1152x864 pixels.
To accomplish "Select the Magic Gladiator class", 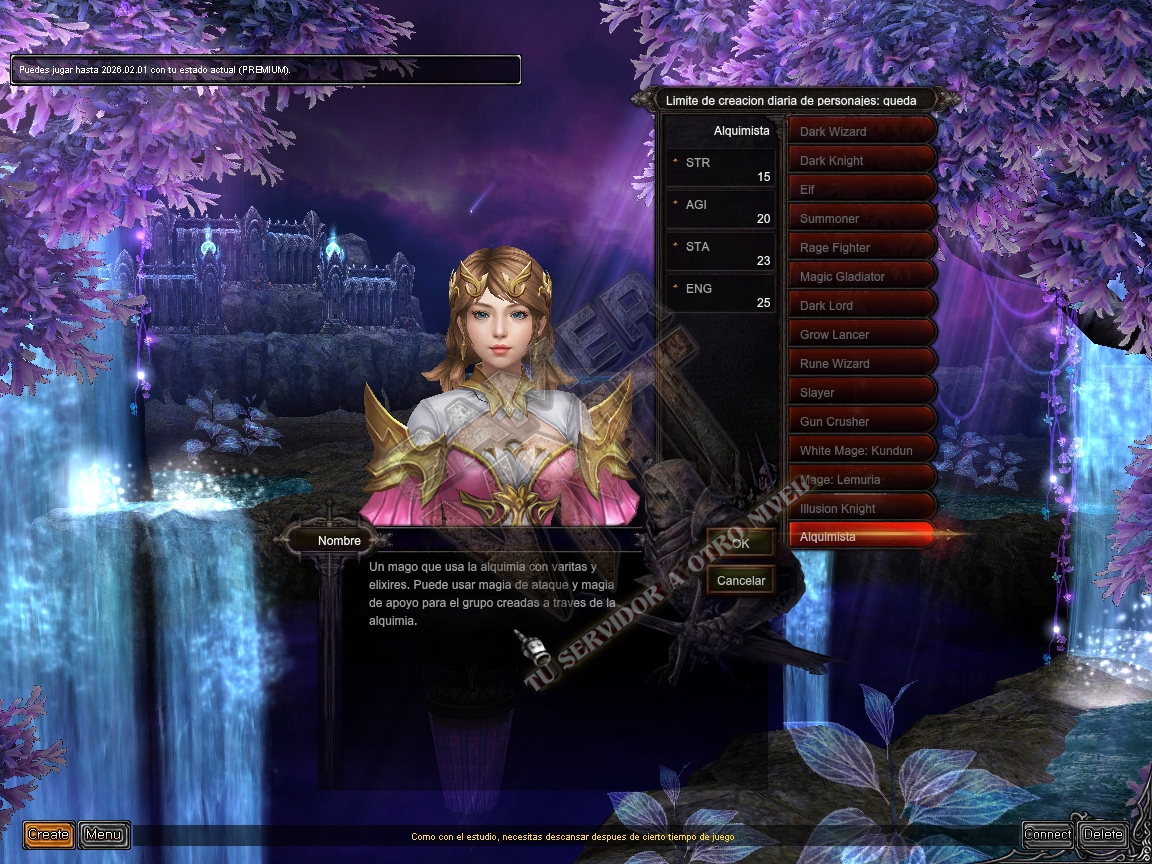I will tap(862, 276).
